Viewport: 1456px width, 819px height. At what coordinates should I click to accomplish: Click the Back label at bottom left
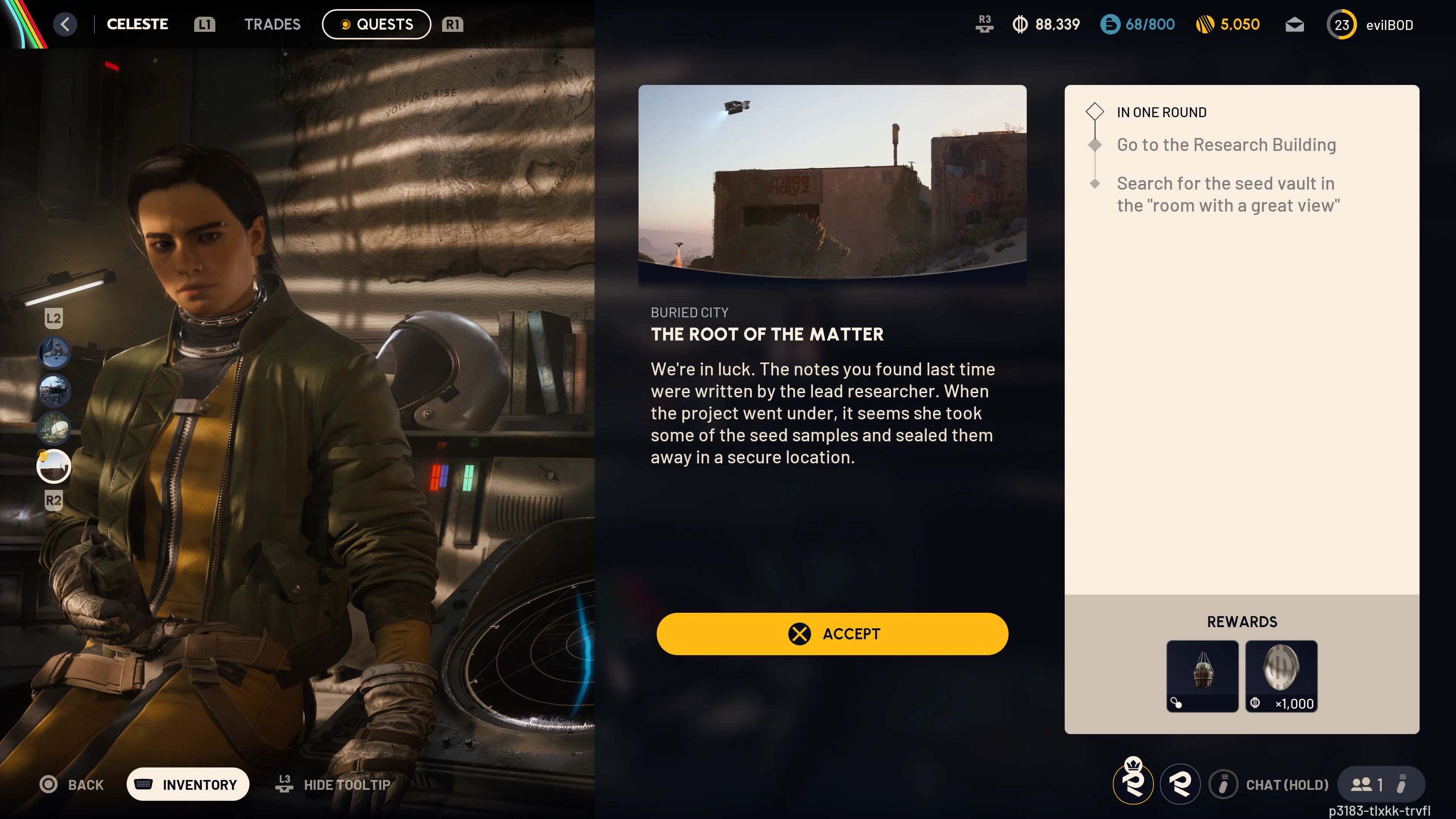click(x=85, y=784)
